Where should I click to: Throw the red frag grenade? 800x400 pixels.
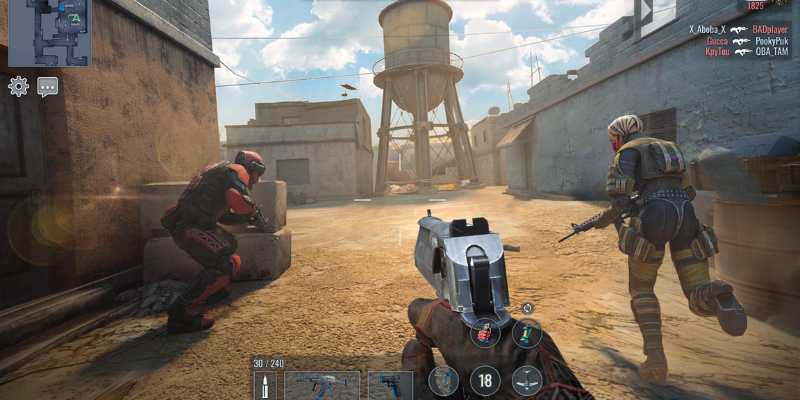click(x=485, y=333)
